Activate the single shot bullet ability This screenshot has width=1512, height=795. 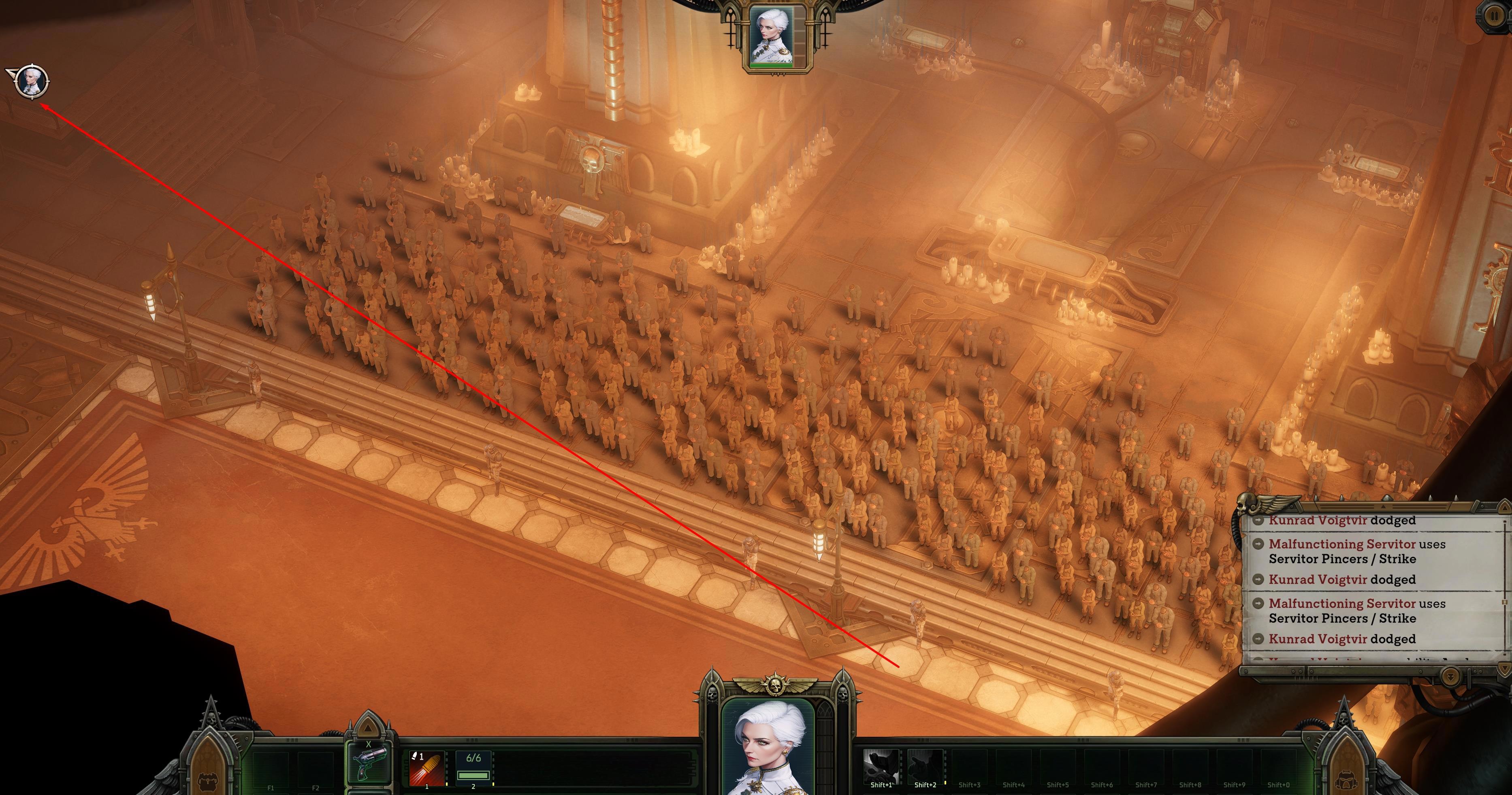click(x=426, y=767)
